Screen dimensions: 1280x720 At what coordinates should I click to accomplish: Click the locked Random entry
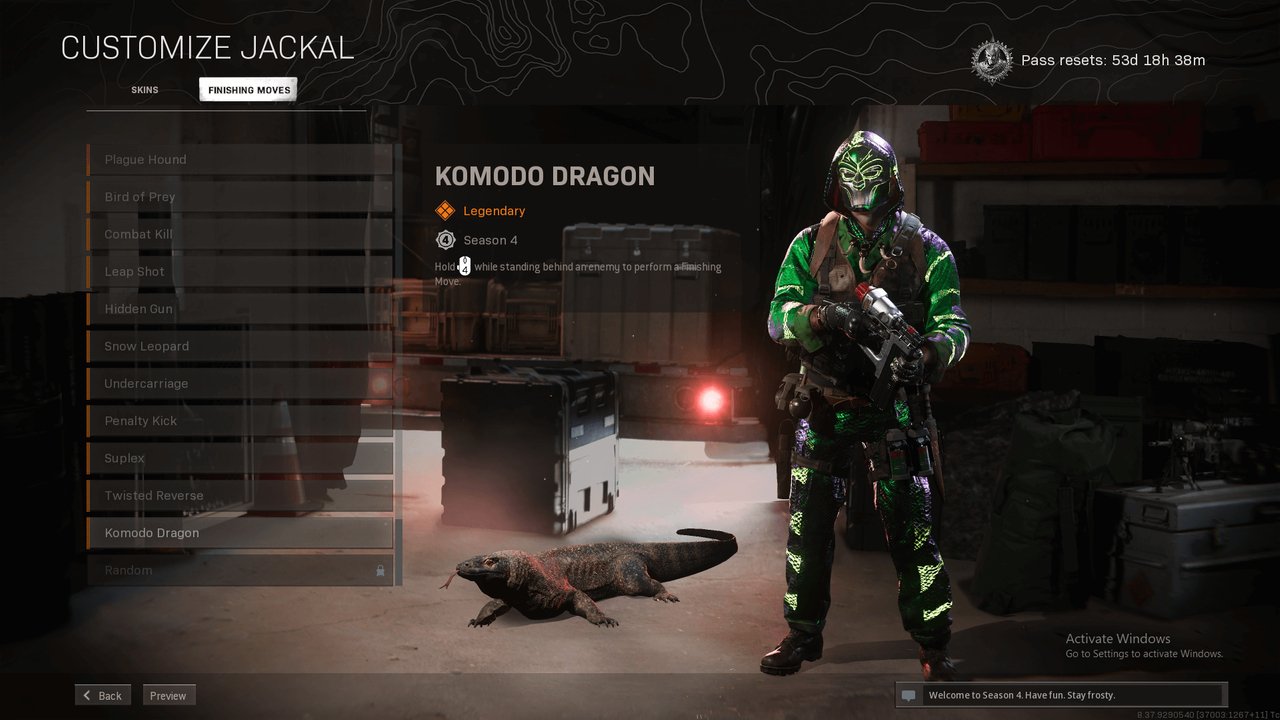(x=240, y=570)
